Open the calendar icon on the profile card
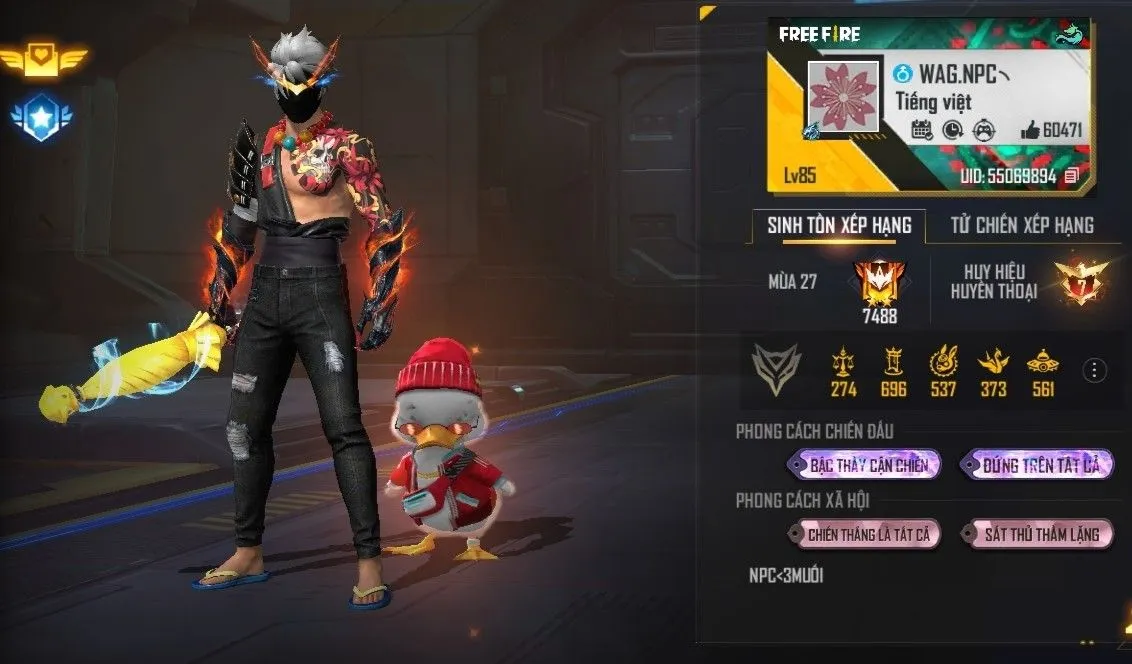1132x664 pixels. pos(922,130)
